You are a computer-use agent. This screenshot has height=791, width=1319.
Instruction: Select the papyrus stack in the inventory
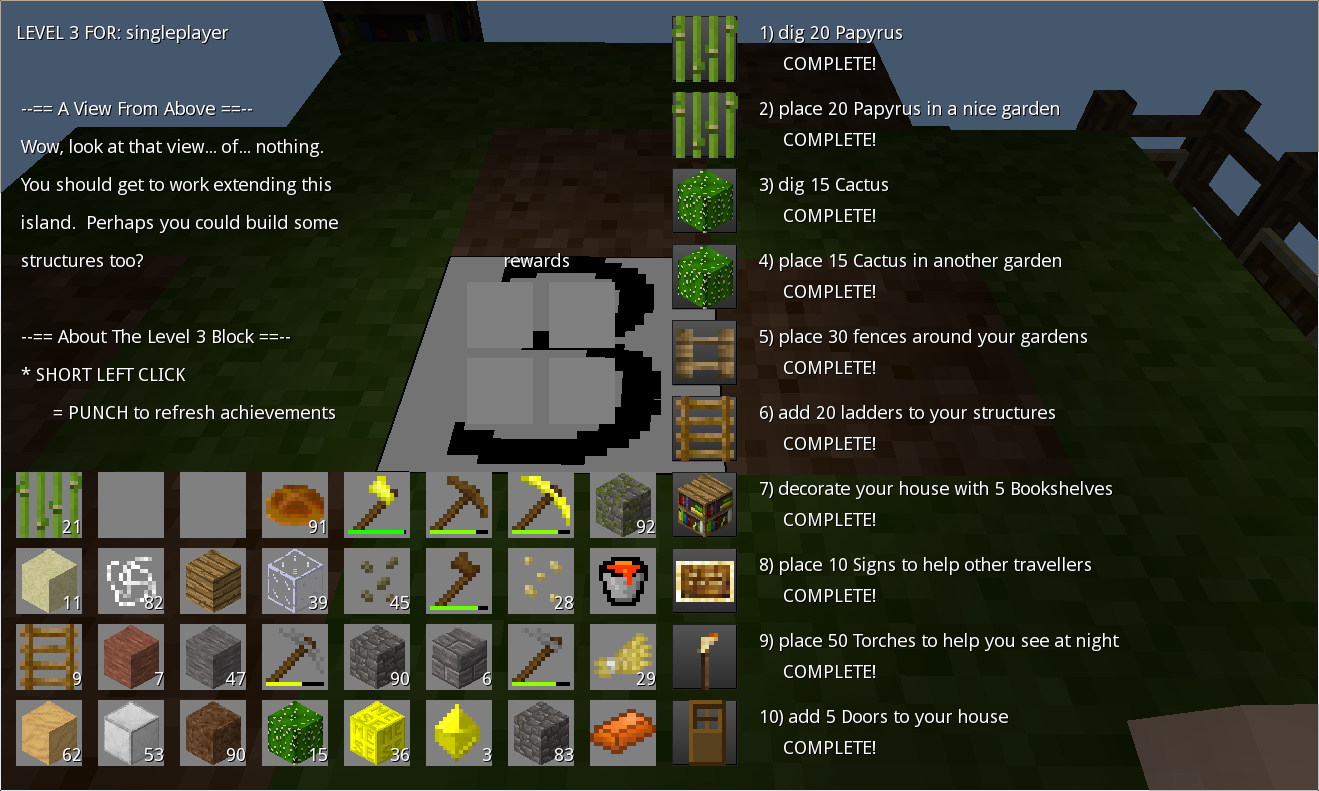click(49, 505)
